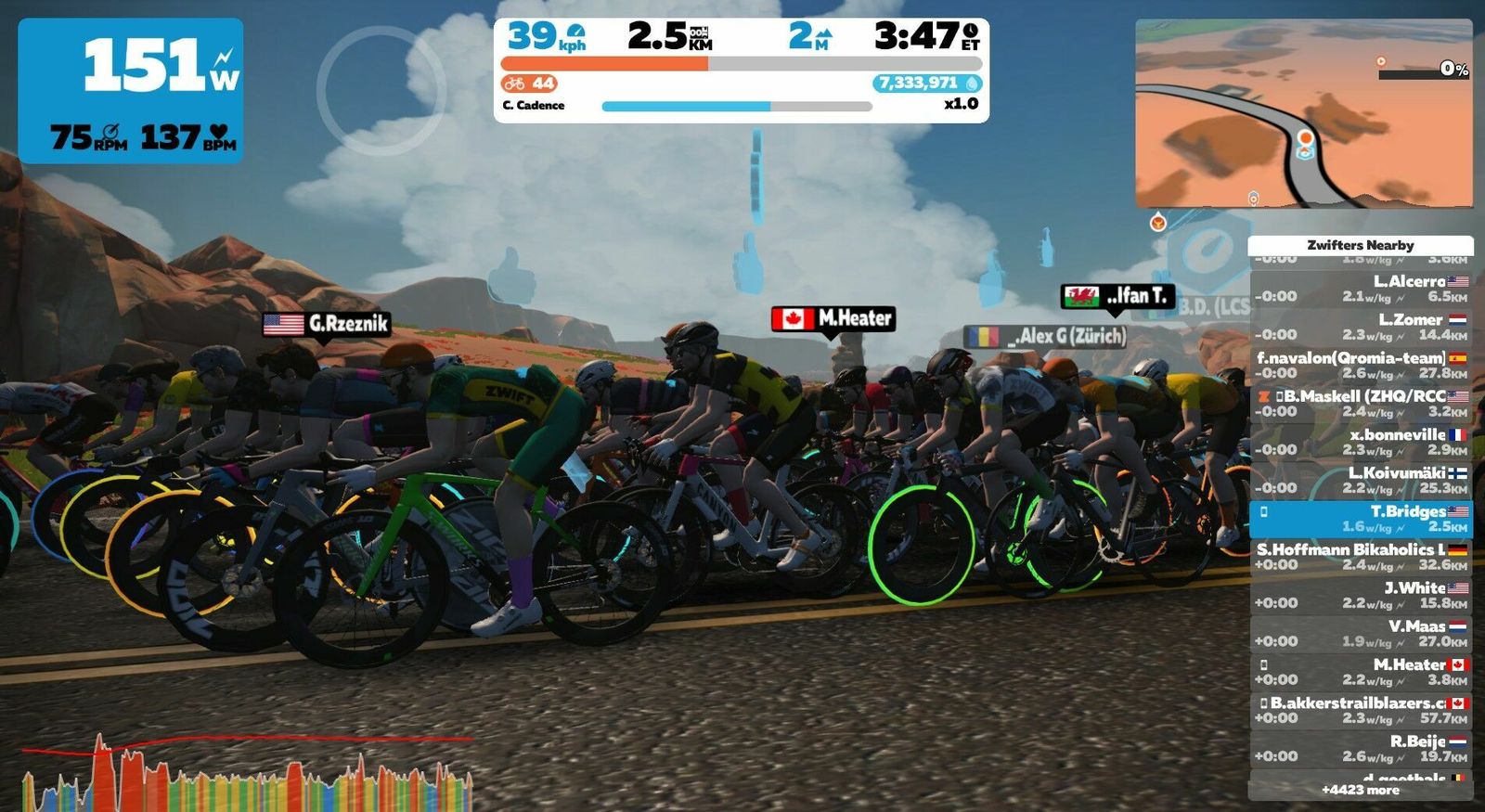
Task: Select x.bonneville in the nearby list
Action: pos(1361,442)
